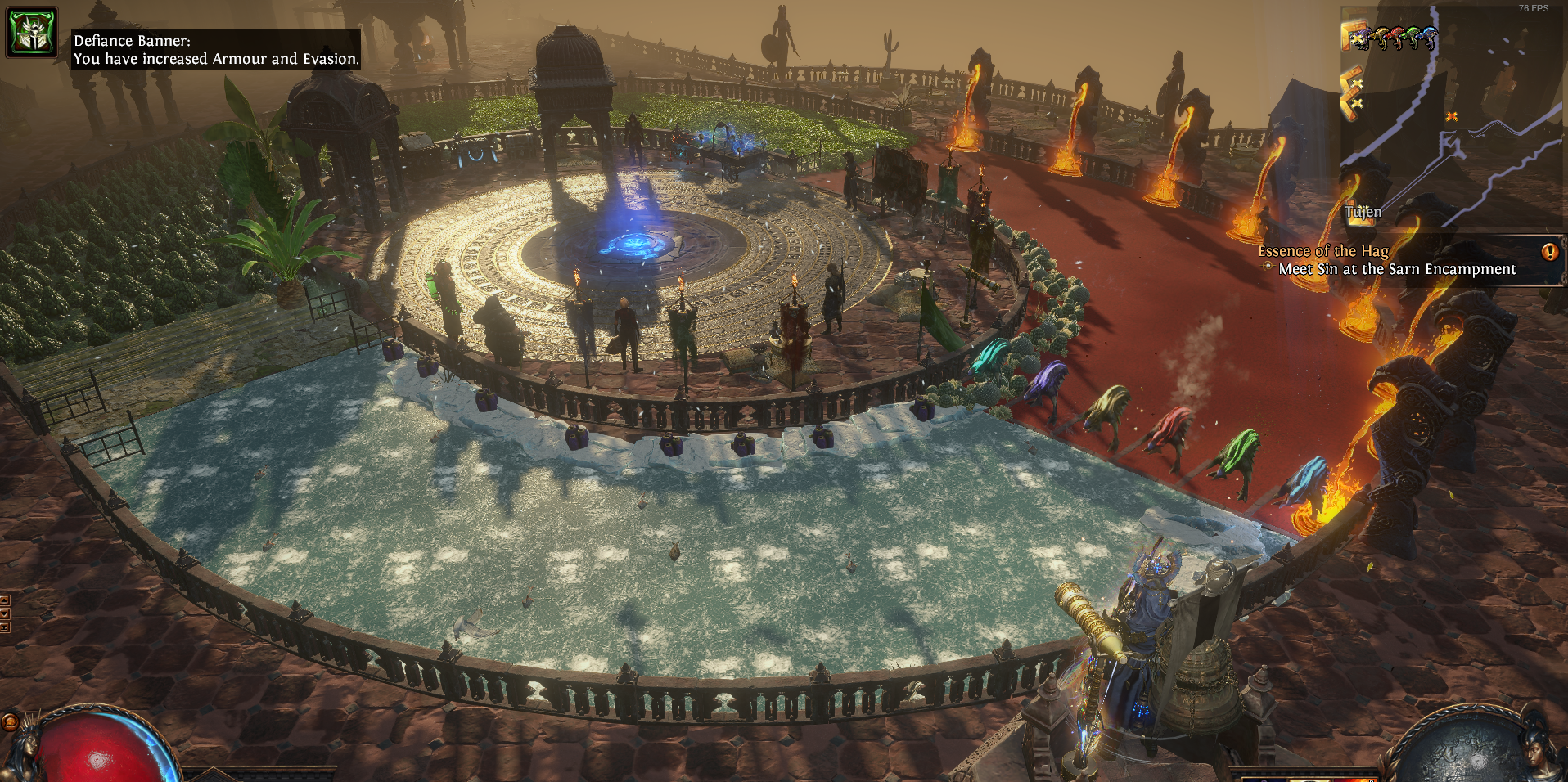Click the single down arrow chat button
This screenshot has width=1568, height=782.
point(4,613)
